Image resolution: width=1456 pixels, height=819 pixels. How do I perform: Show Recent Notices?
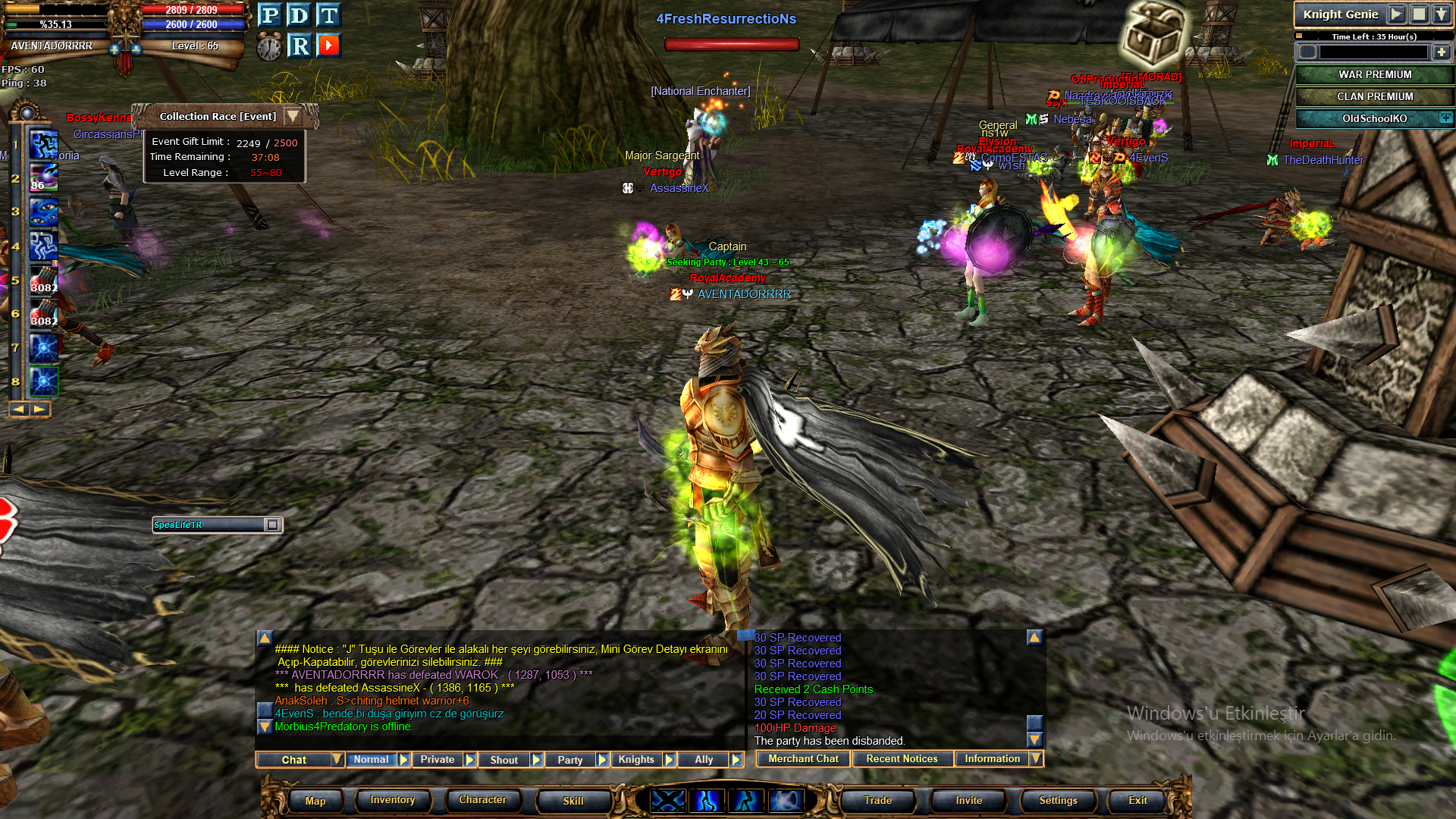pos(902,759)
